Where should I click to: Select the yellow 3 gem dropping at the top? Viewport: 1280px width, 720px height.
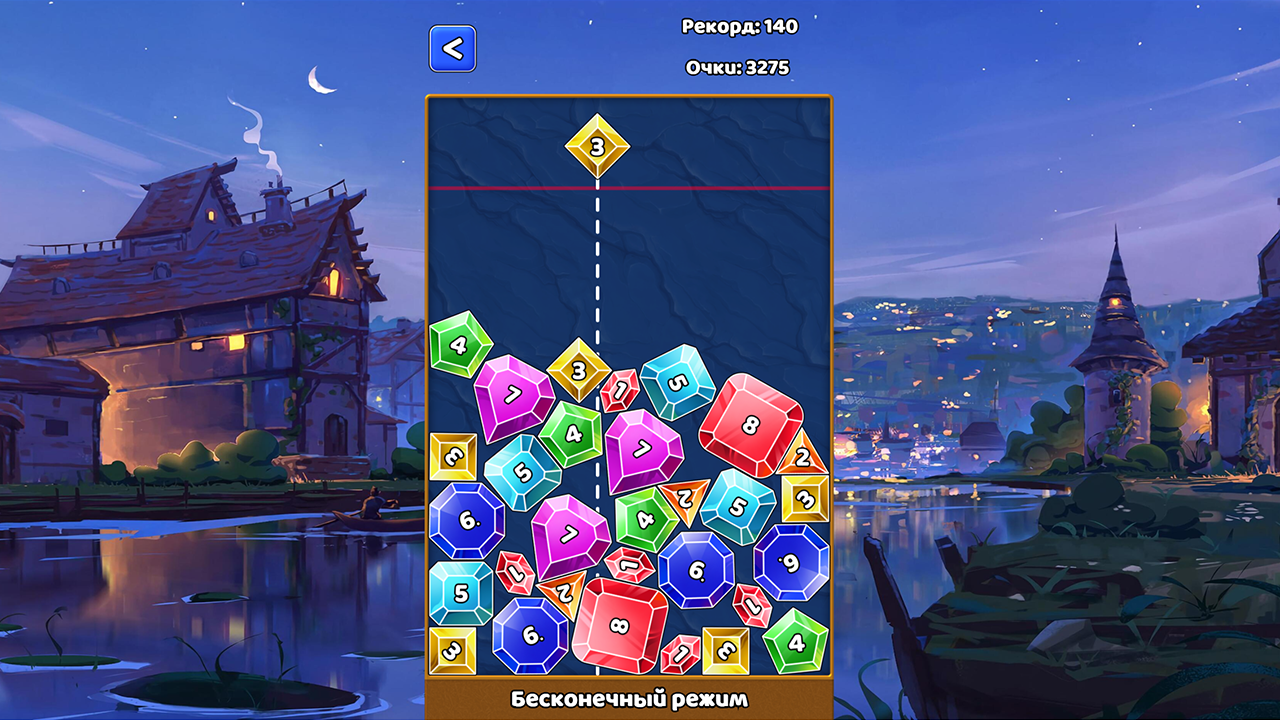pos(597,148)
